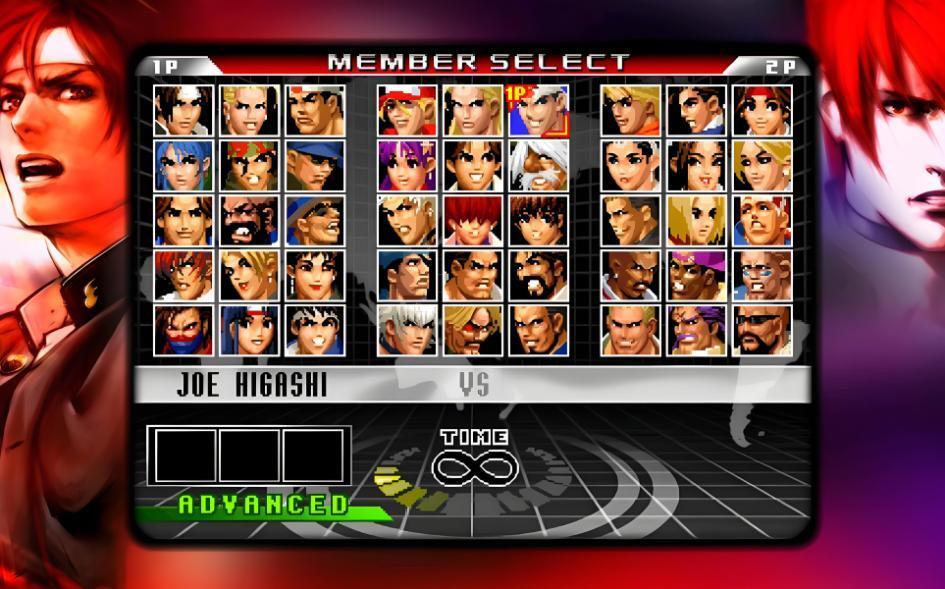Select bald Mr. Big with sunglasses
The width and height of the screenshot is (945, 589).
click(x=762, y=330)
